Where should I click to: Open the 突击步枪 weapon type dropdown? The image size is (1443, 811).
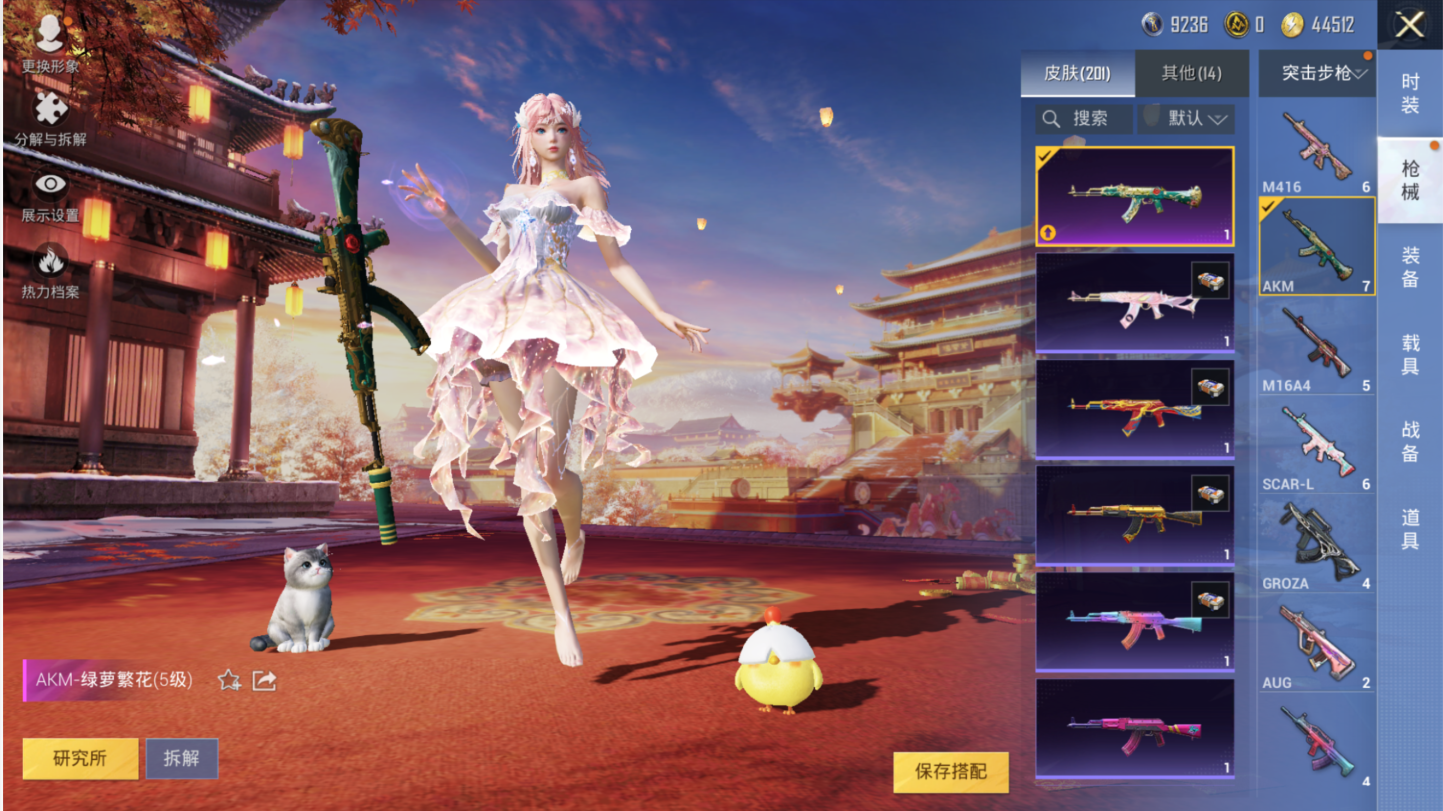(x=1316, y=73)
